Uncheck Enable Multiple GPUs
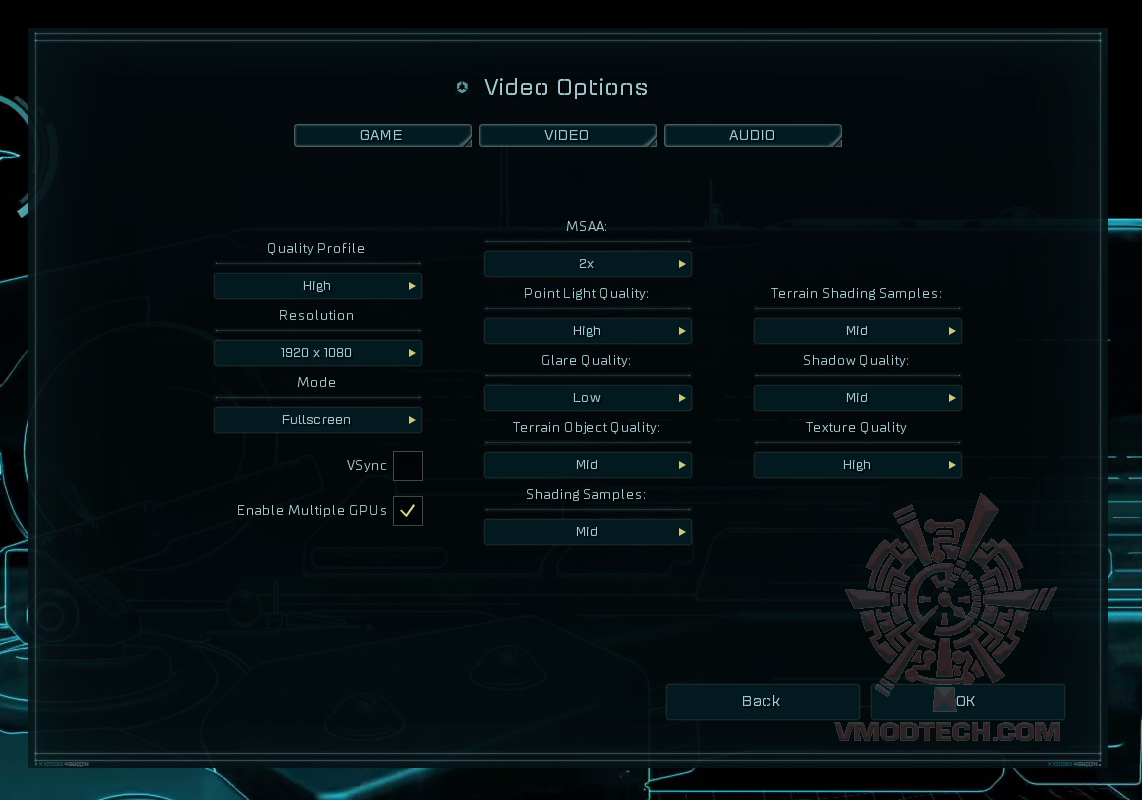Screen dimensions: 1142x800 [408, 511]
